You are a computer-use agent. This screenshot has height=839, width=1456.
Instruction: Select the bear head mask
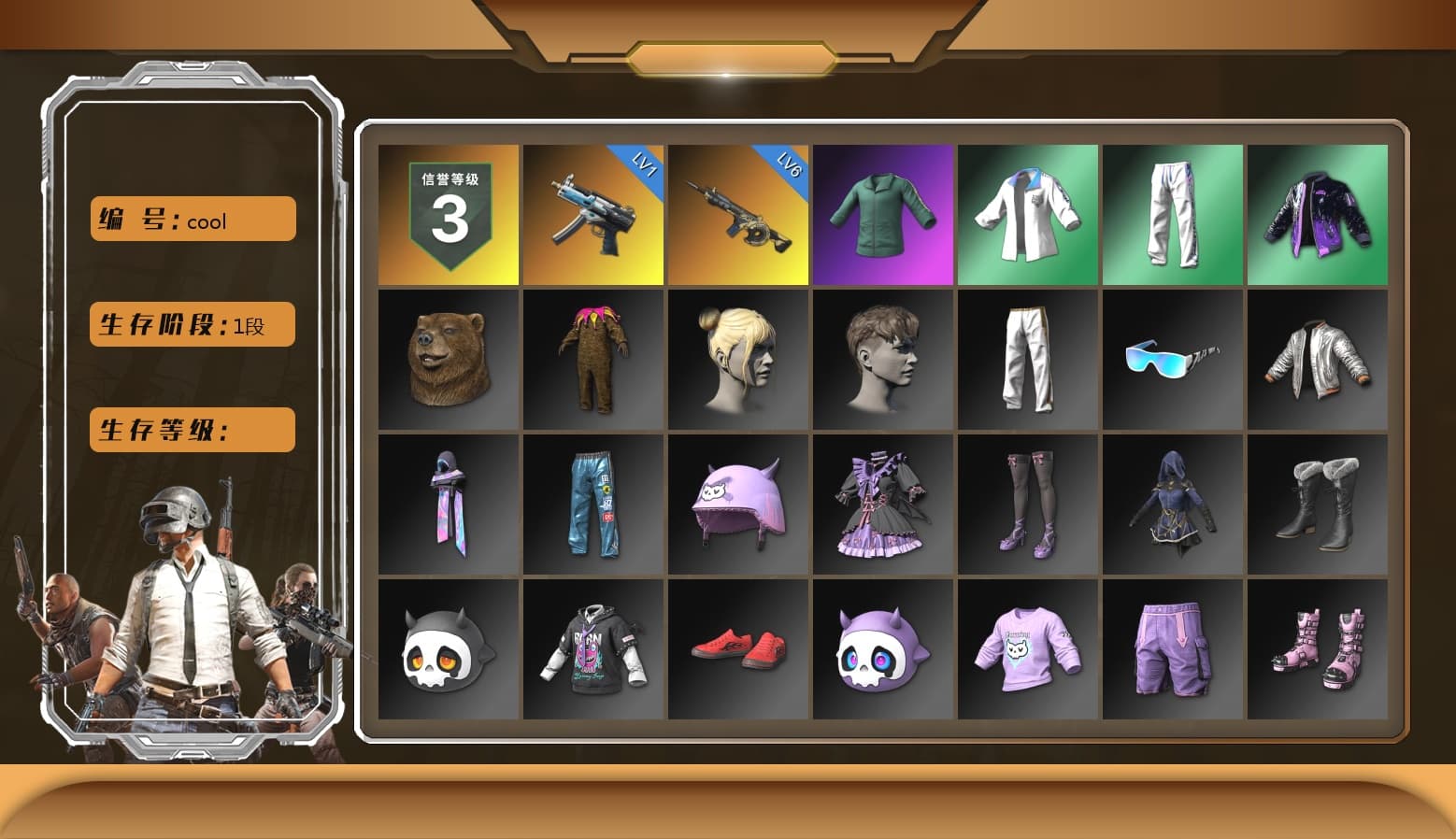click(x=448, y=358)
